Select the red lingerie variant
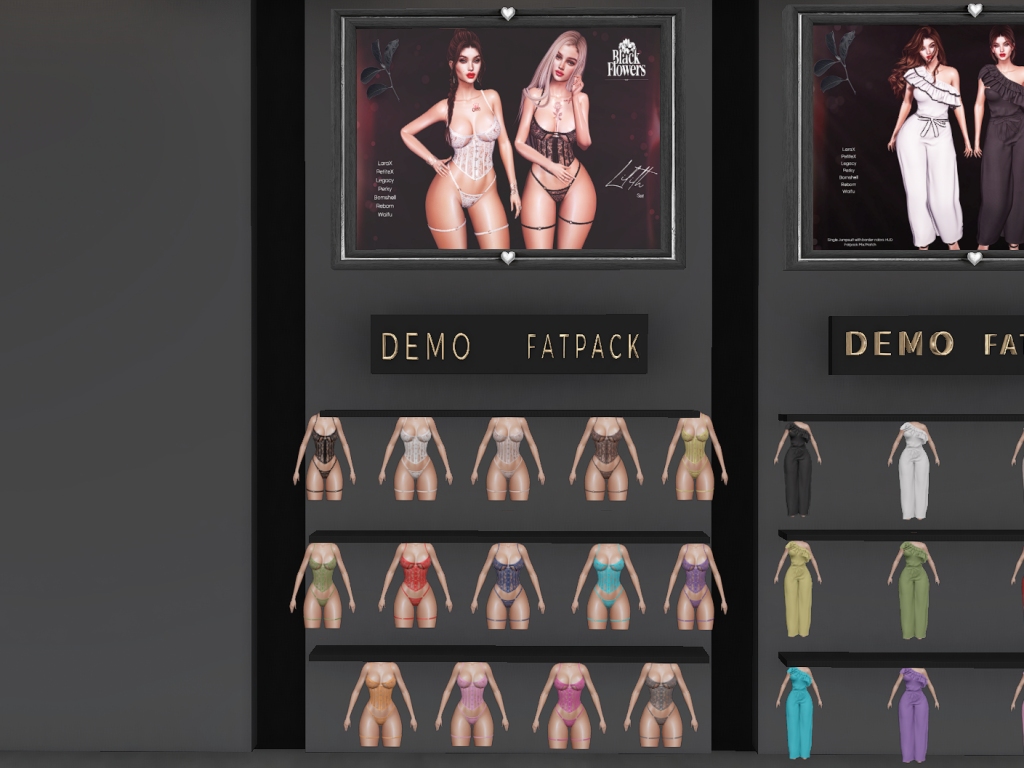This screenshot has height=768, width=1024. [x=415, y=584]
